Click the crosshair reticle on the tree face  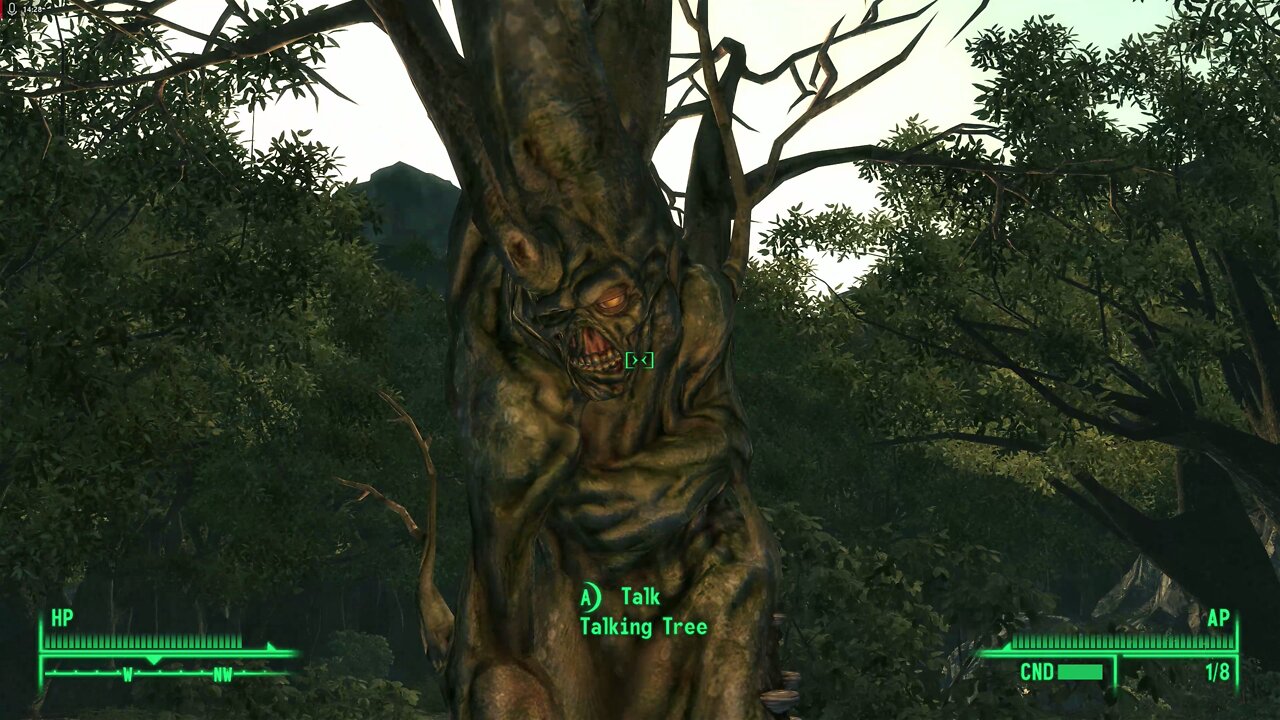click(x=638, y=360)
